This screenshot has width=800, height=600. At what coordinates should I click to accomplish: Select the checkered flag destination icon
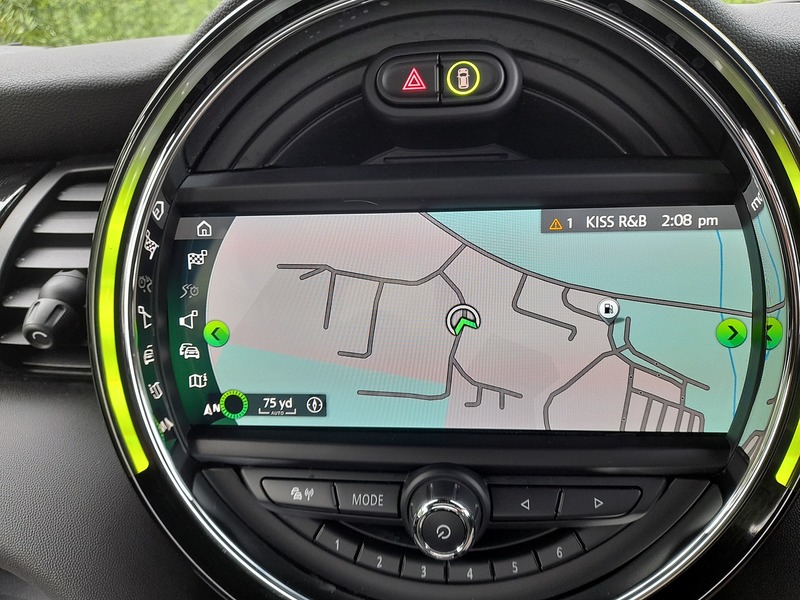(197, 260)
